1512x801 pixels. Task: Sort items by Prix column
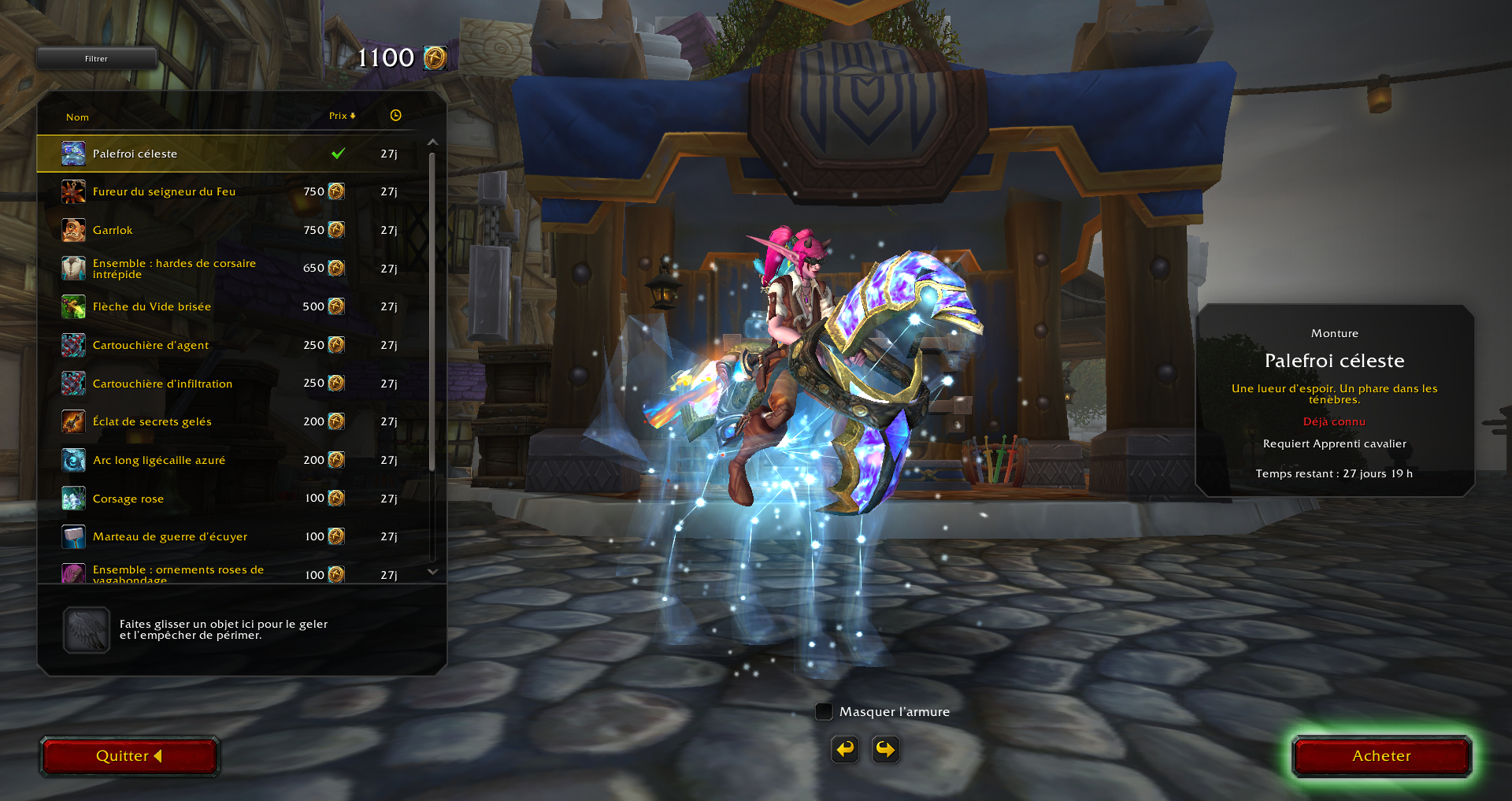pyautogui.click(x=342, y=116)
